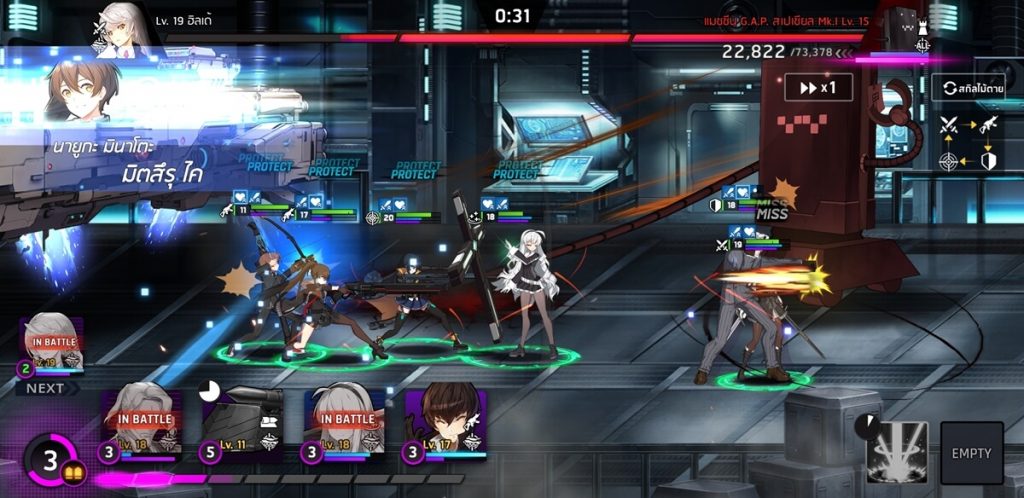
Task: Choose the NEXT queue Lv. 19 unit card
Action: pyautogui.click(x=50, y=346)
